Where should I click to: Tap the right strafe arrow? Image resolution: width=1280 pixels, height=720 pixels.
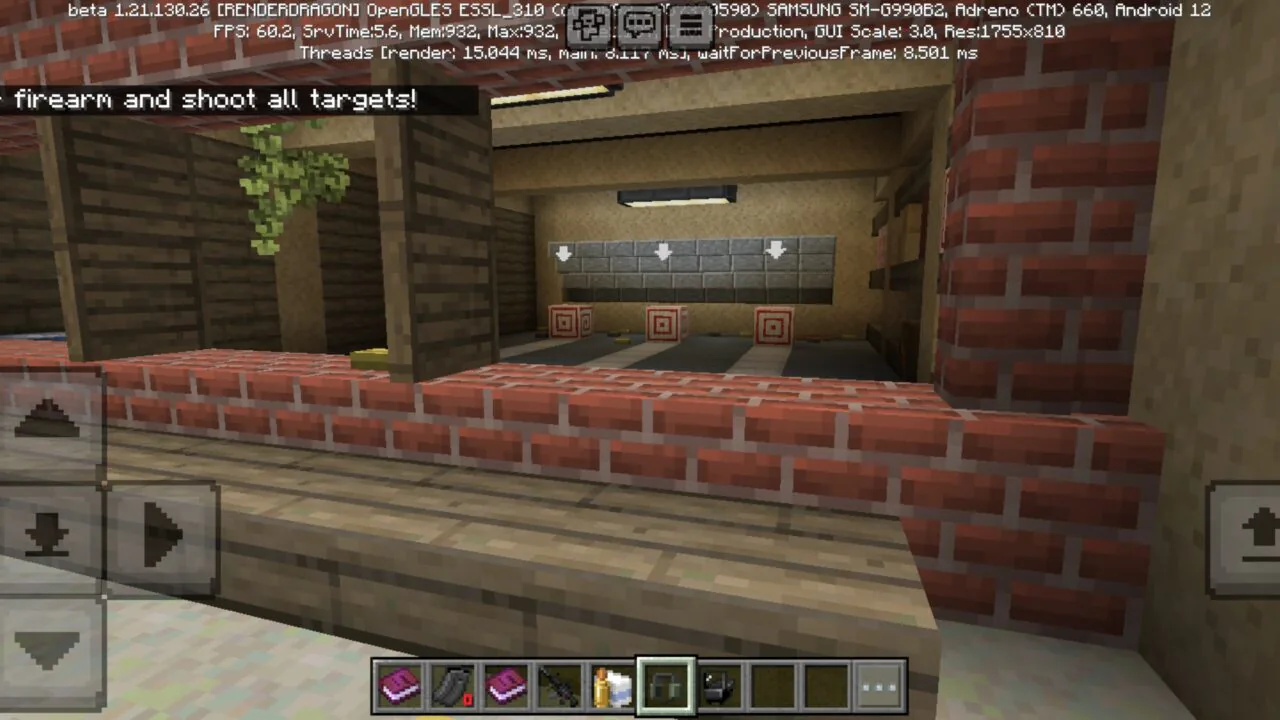click(163, 535)
